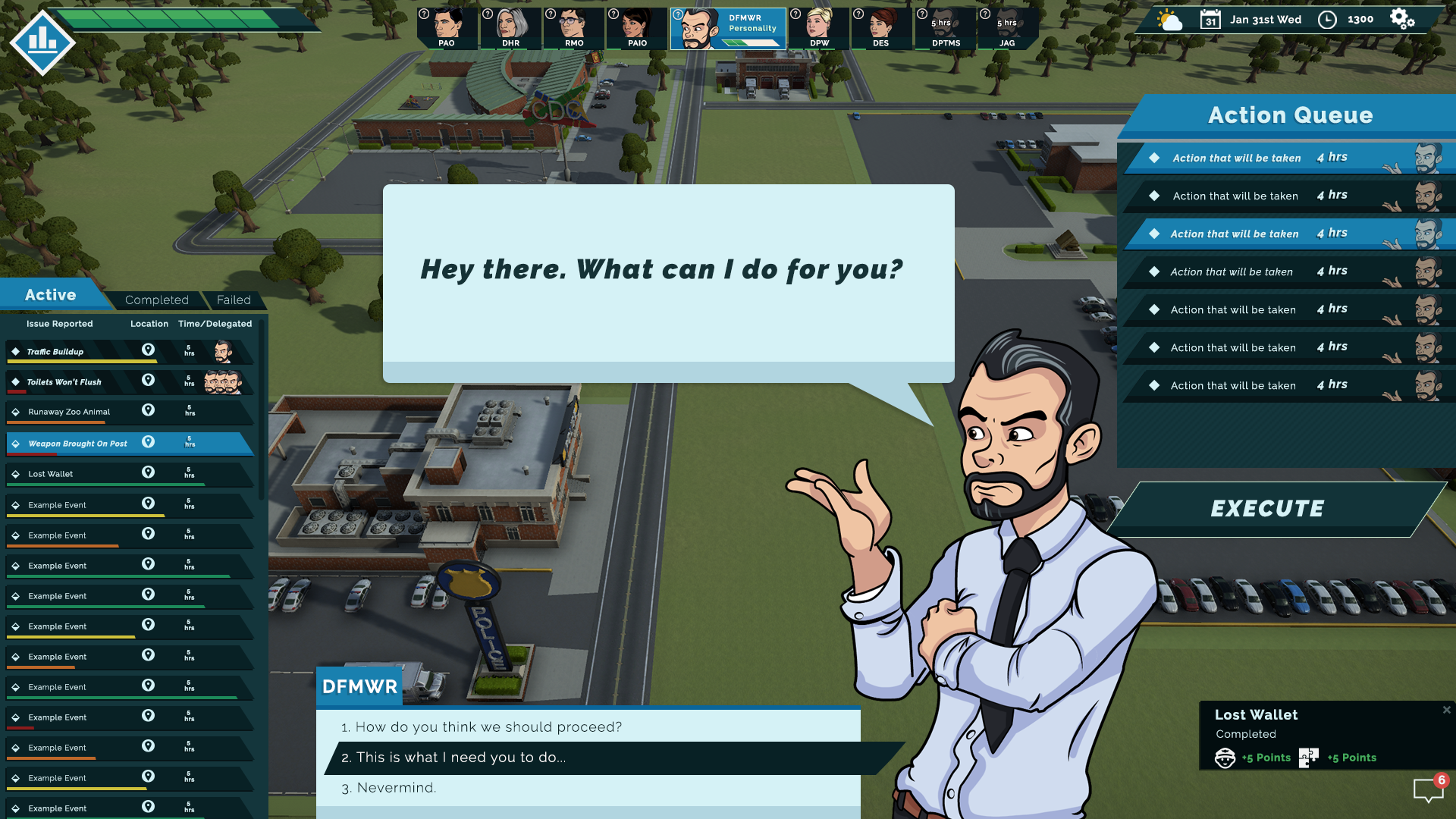The height and width of the screenshot is (819, 1456).
Task: Switch to the Completed issues tab
Action: pos(157,300)
